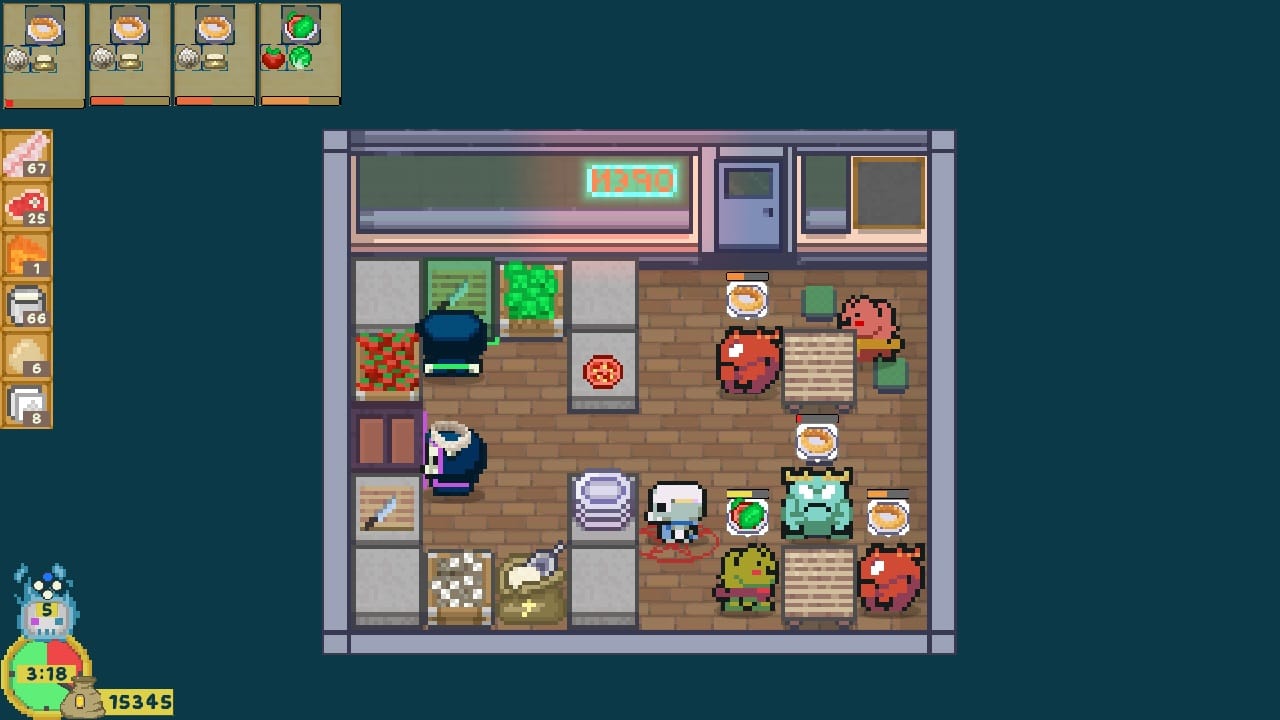Click the tomato crate near the chef

pyautogui.click(x=388, y=362)
